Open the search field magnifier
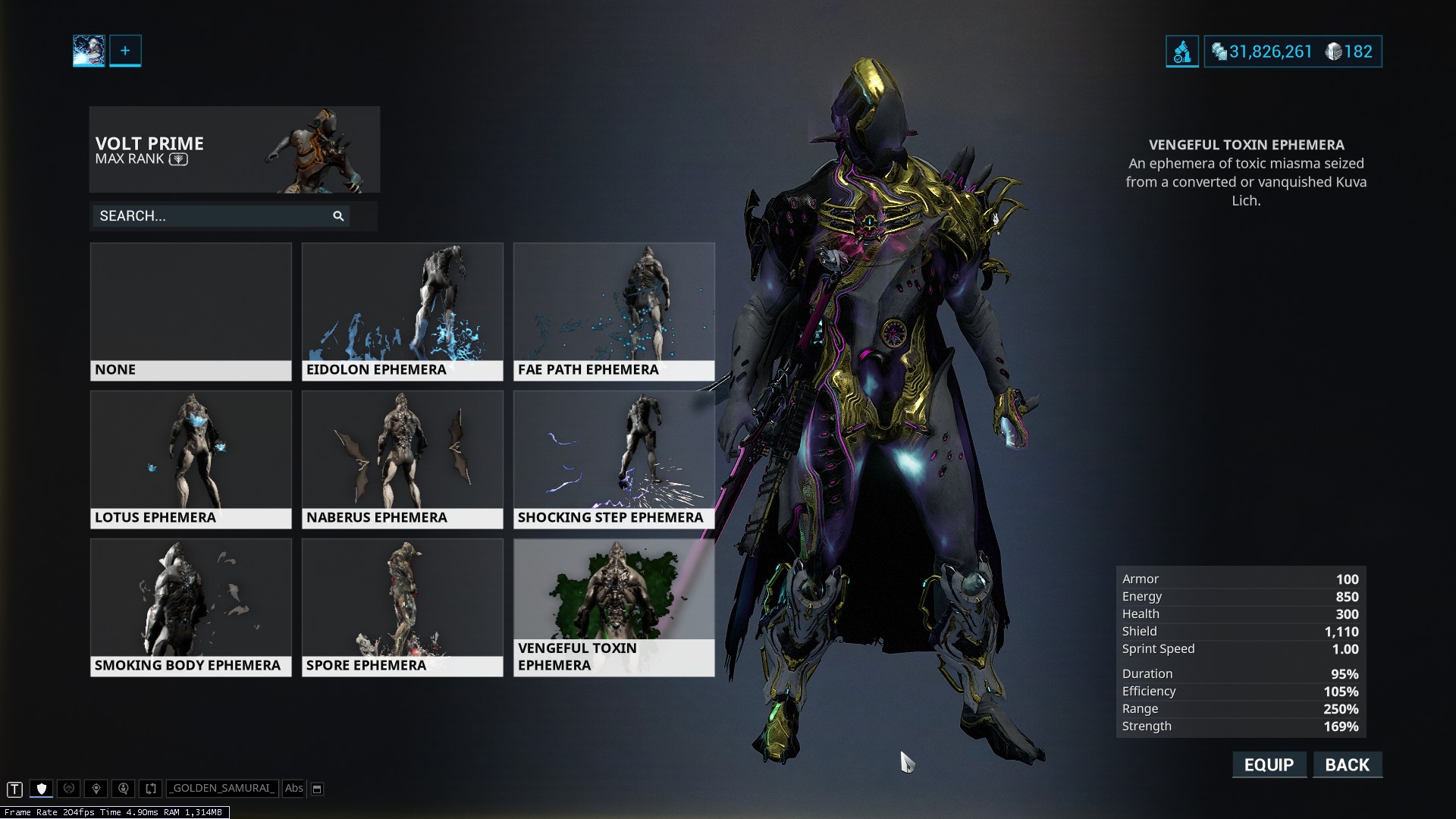The image size is (1456, 819). coord(338,216)
